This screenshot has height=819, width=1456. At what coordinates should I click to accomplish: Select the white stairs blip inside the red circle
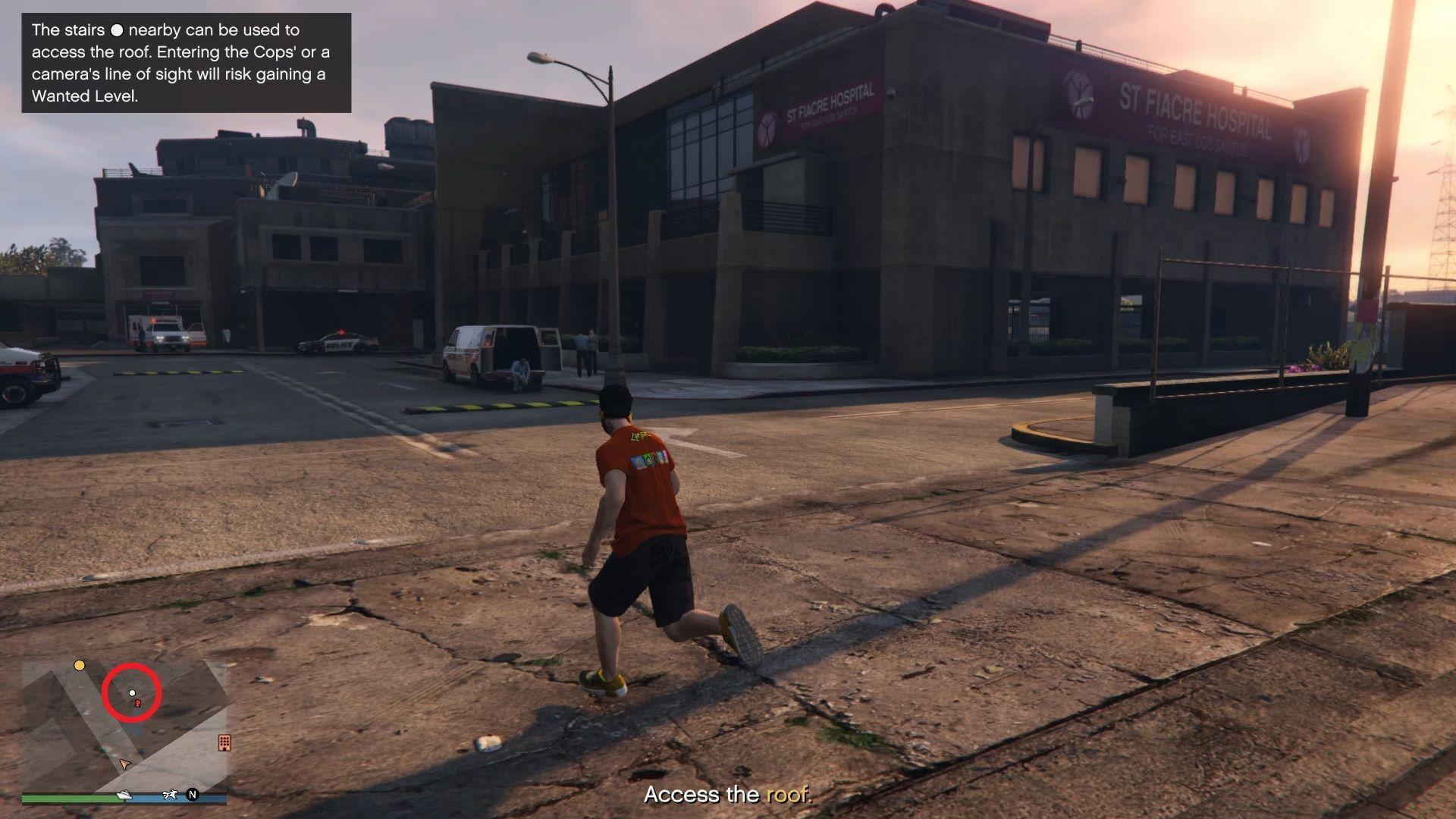coord(133,692)
